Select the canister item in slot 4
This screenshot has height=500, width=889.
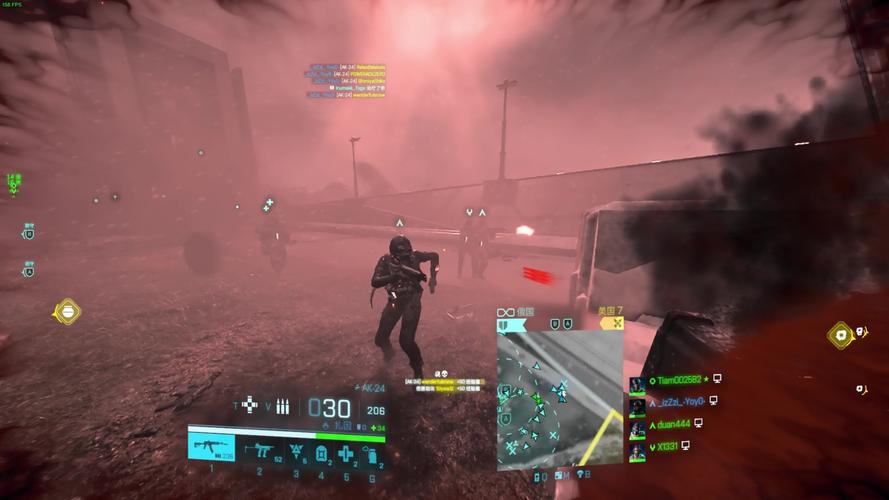point(322,453)
